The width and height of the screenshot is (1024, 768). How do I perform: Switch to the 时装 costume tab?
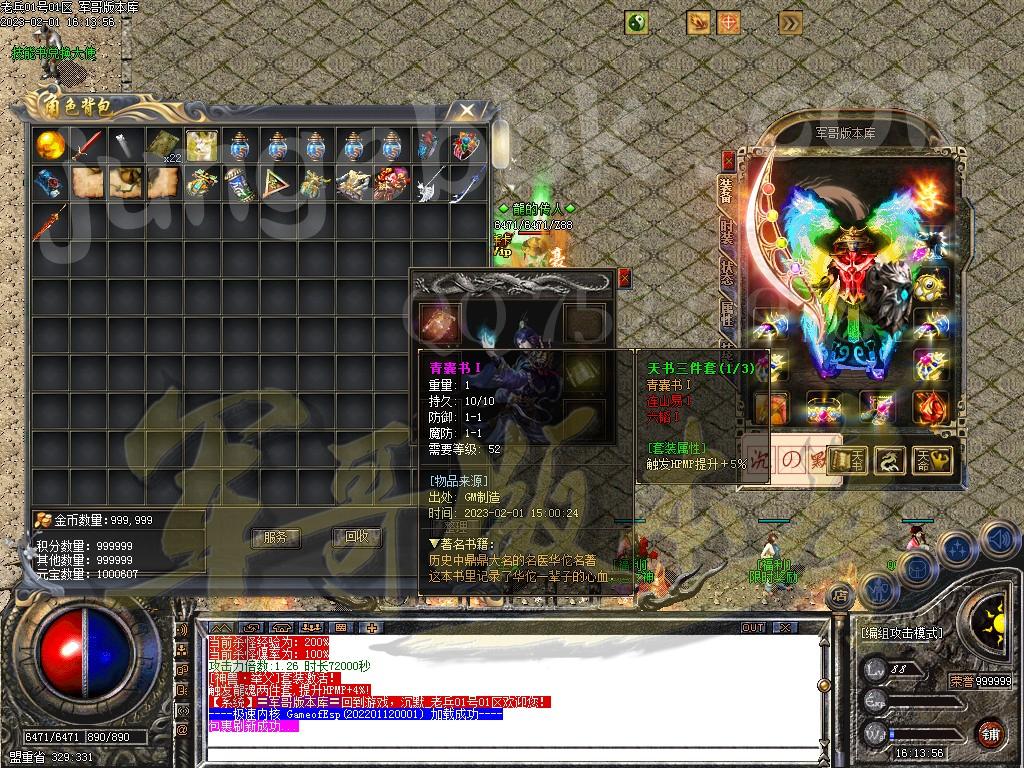click(x=728, y=232)
